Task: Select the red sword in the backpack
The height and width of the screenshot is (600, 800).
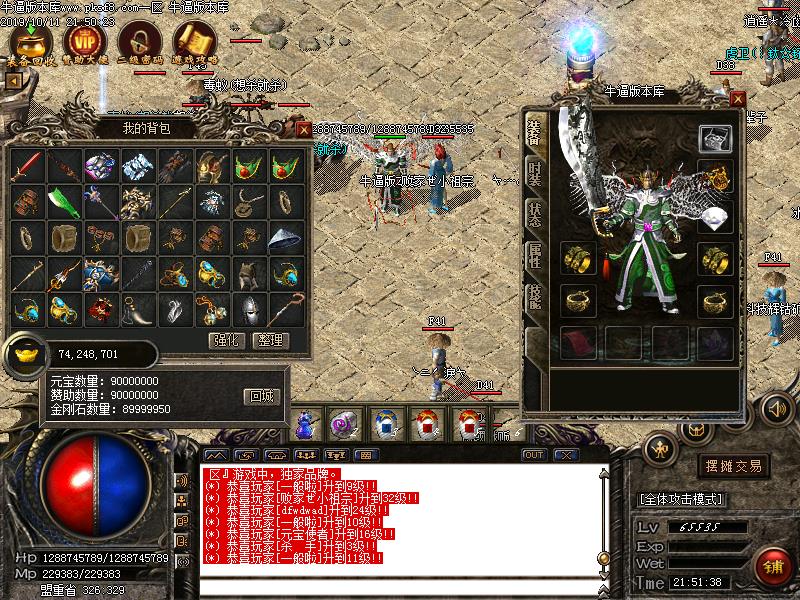Action: pos(29,166)
